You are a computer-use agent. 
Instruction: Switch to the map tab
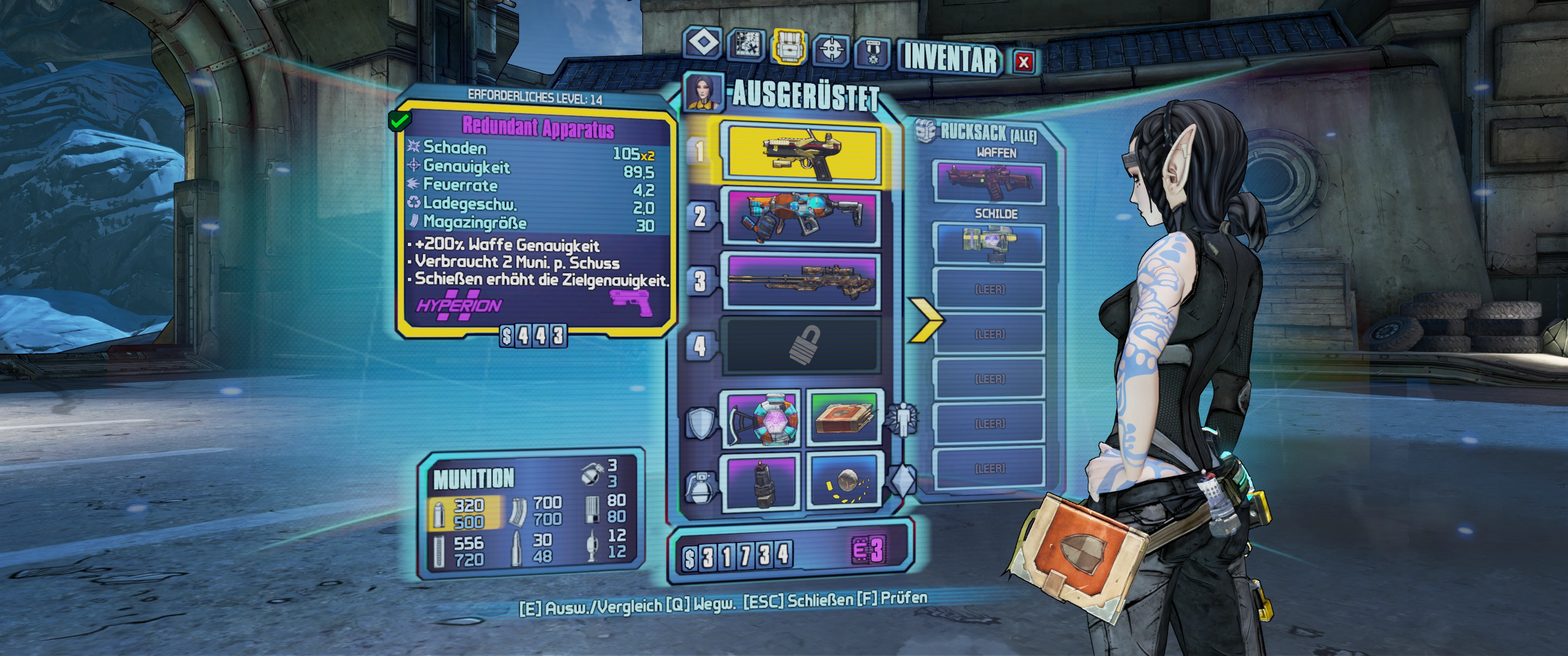coord(746,45)
